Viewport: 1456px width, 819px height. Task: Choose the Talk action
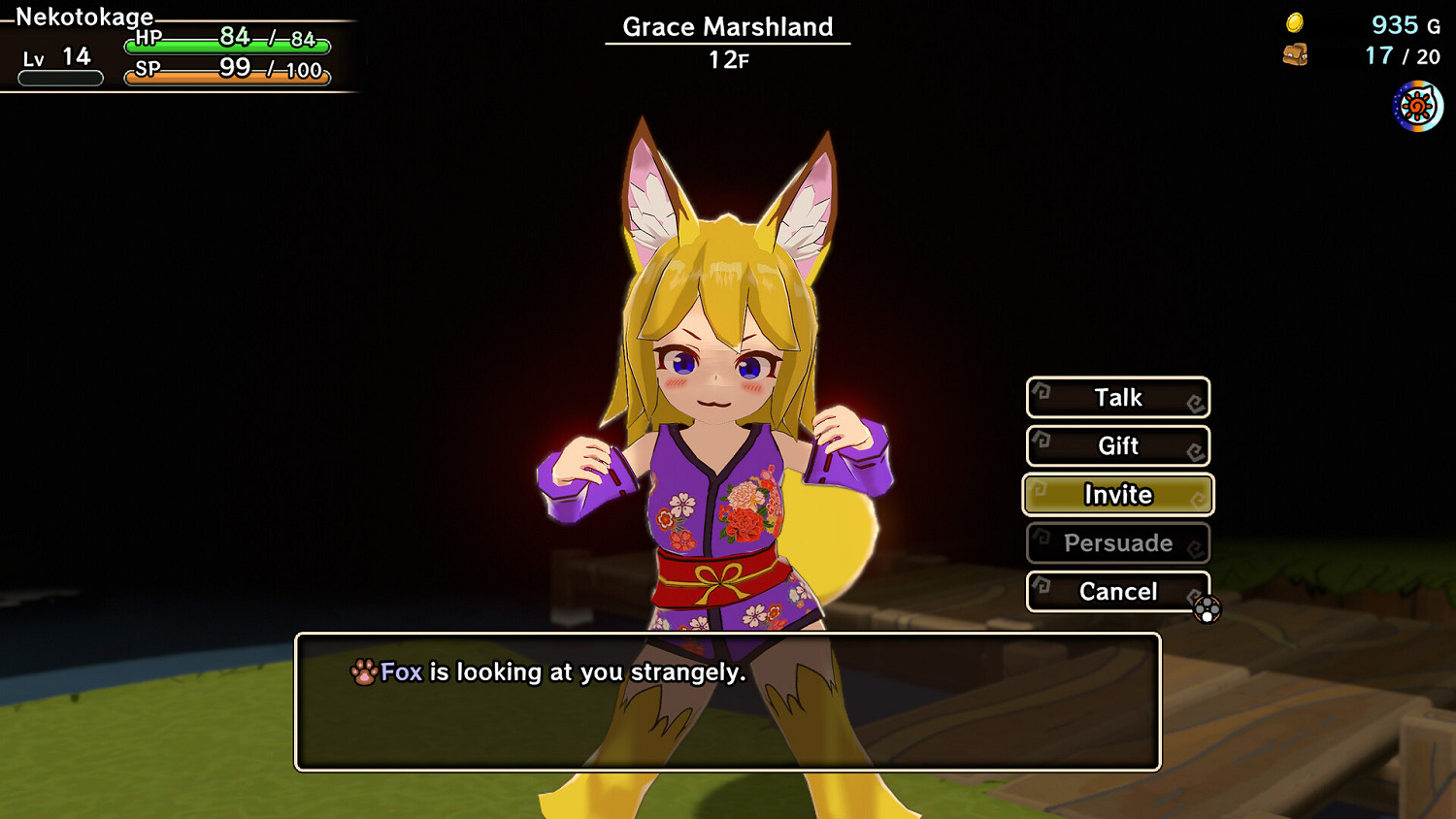point(1117,397)
